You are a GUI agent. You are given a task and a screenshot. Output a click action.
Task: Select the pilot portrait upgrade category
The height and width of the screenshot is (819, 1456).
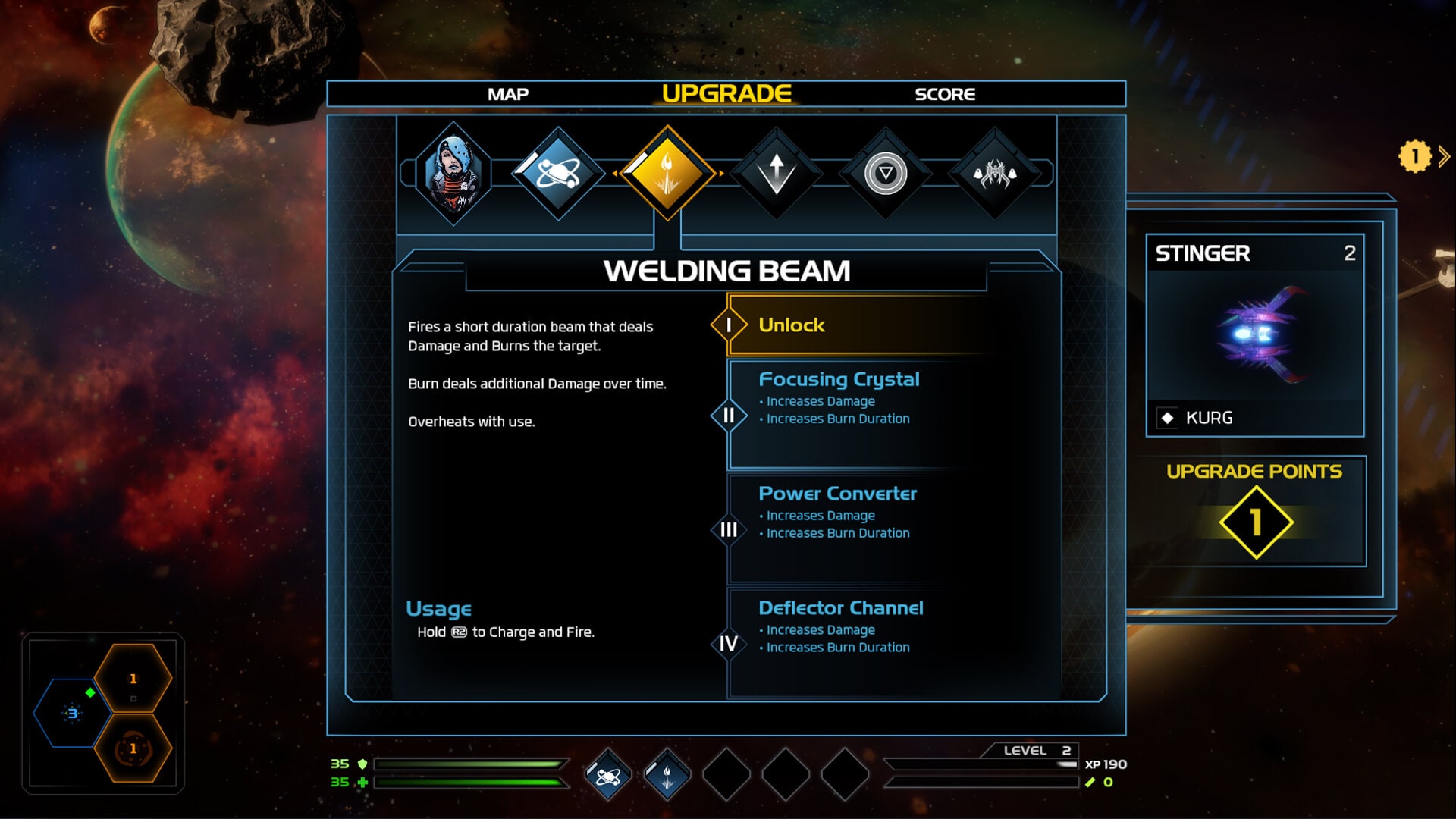[455, 173]
